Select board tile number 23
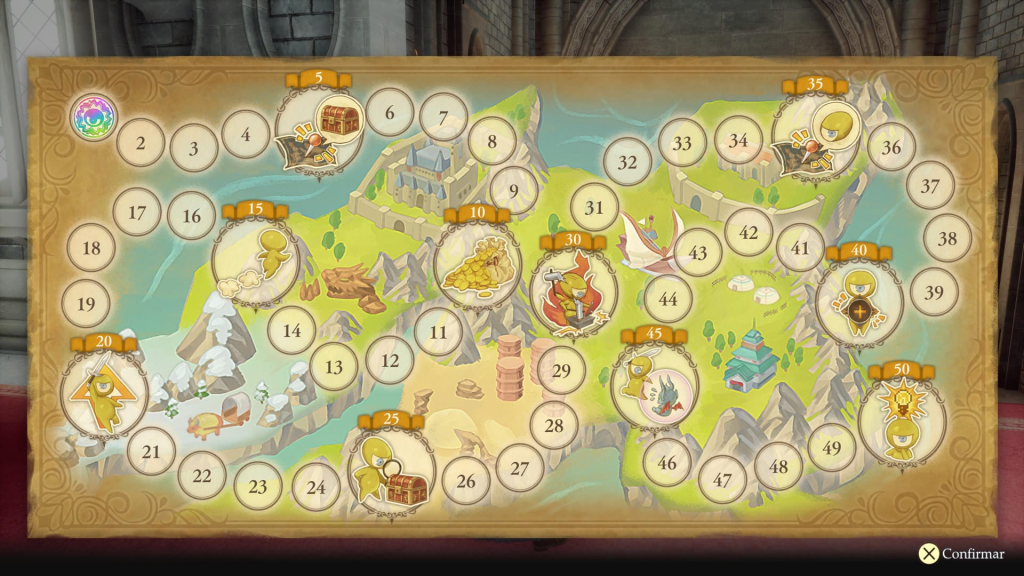 (x=258, y=487)
